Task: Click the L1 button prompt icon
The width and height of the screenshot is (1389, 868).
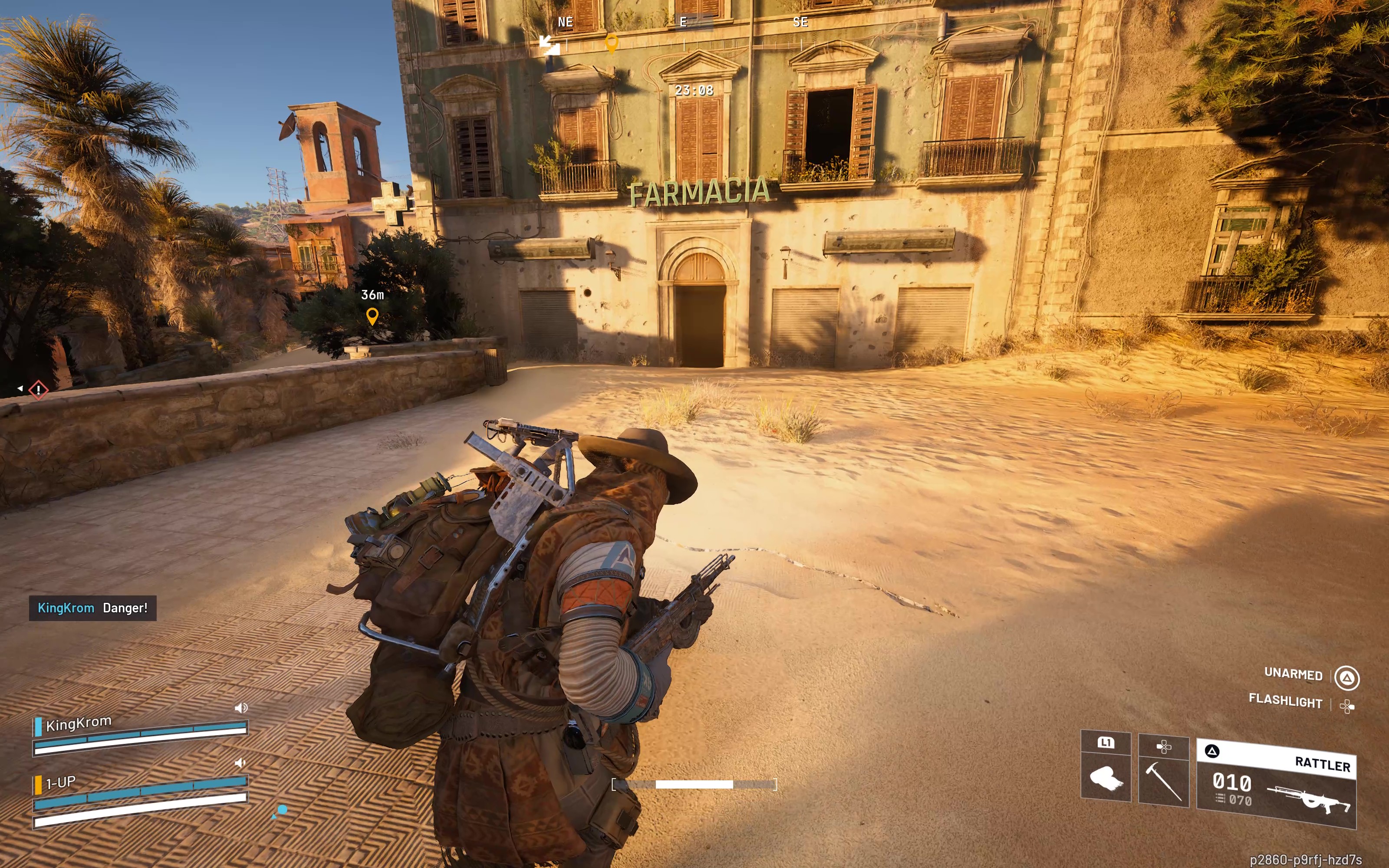Action: click(1106, 743)
